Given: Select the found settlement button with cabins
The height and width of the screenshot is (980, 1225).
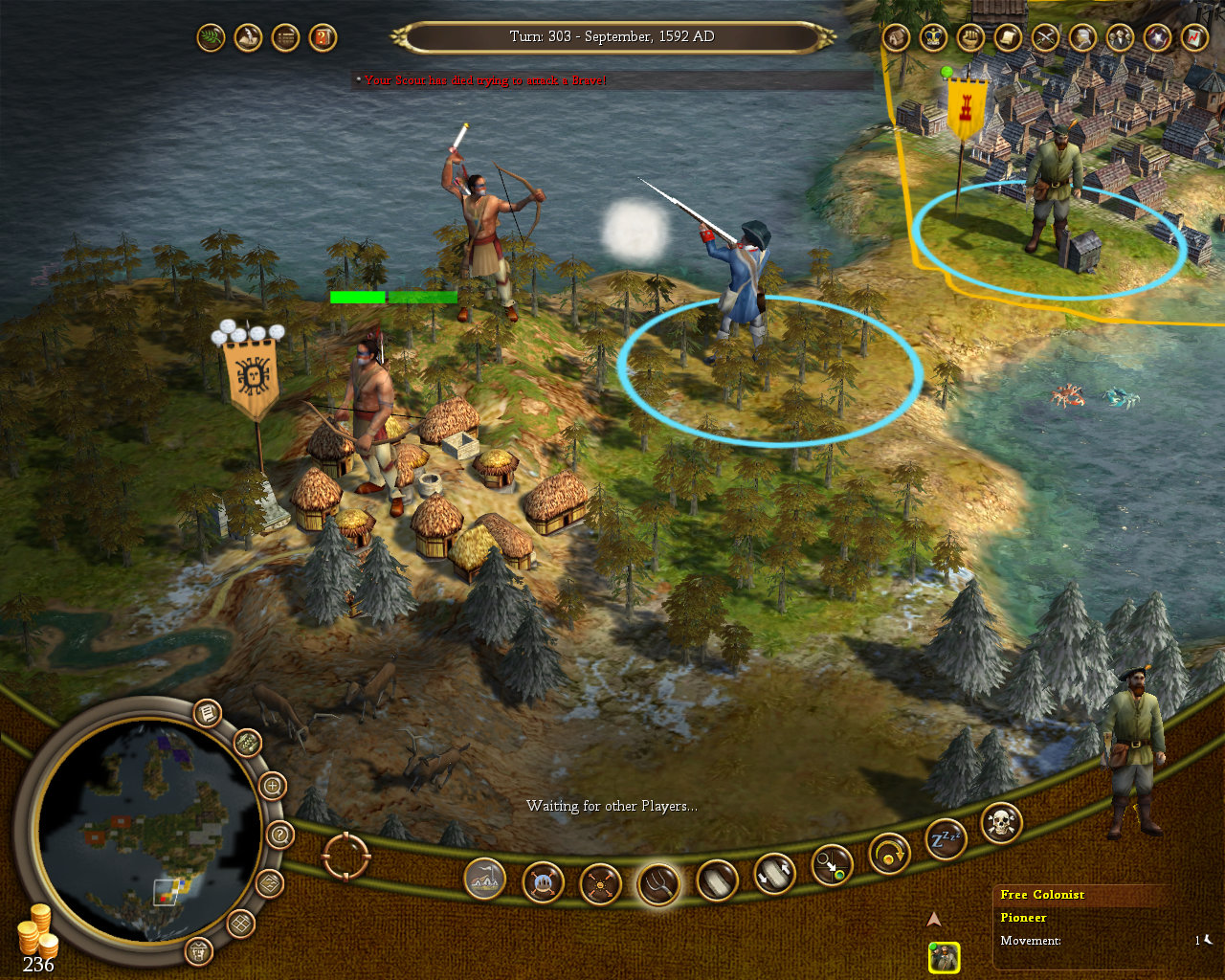Looking at the screenshot, I should 485,879.
